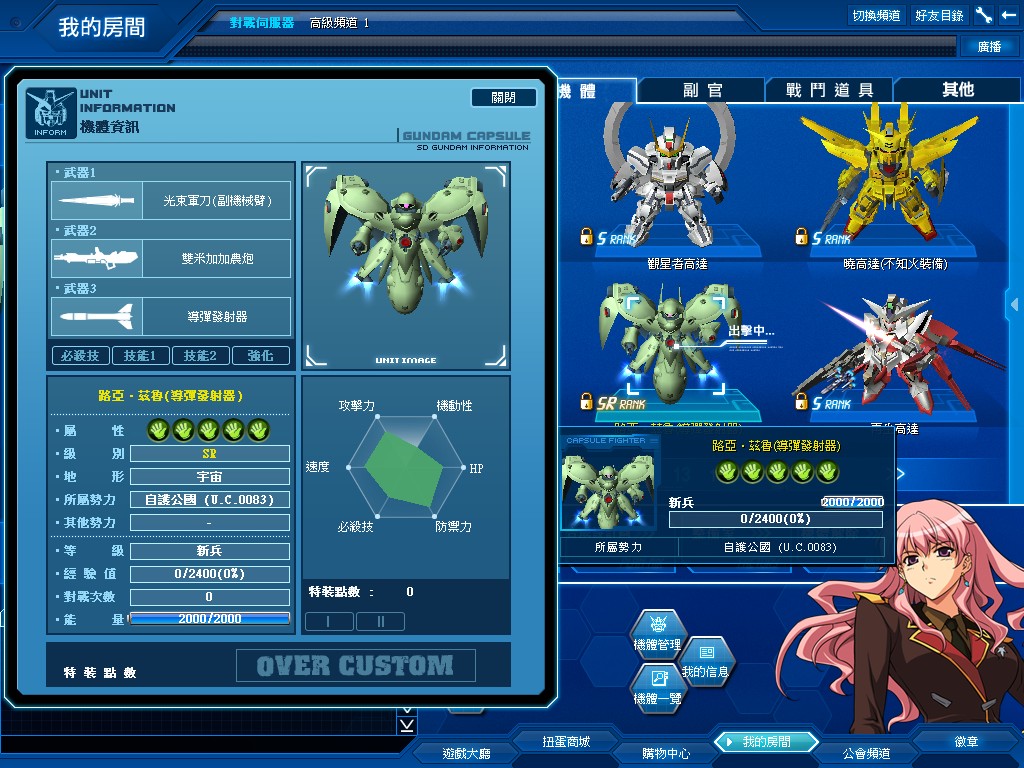Viewport: 1024px width, 768px height.
Task: Select weapon 1 光束軍刀 row
Action: [x=171, y=200]
